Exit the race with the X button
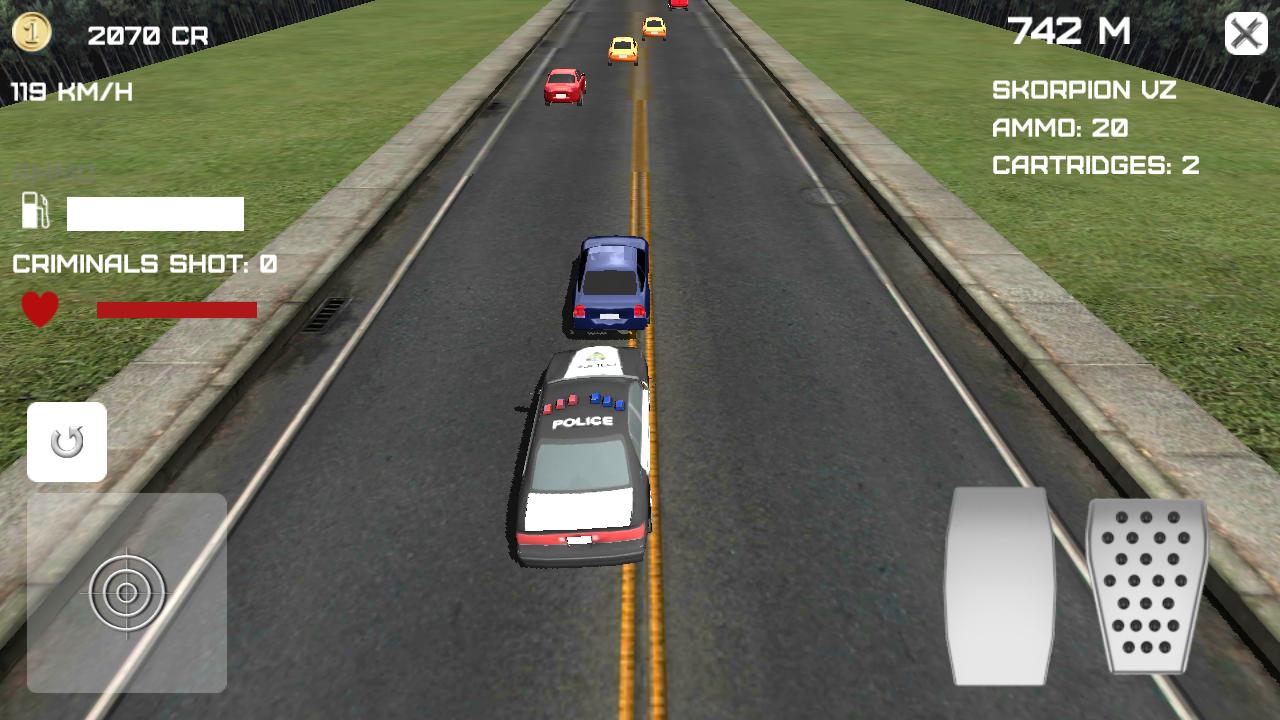The image size is (1280, 720). click(x=1244, y=34)
